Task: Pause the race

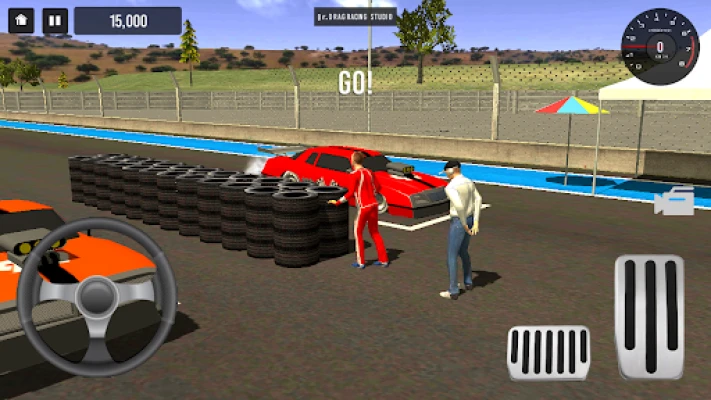Action: [x=56, y=20]
